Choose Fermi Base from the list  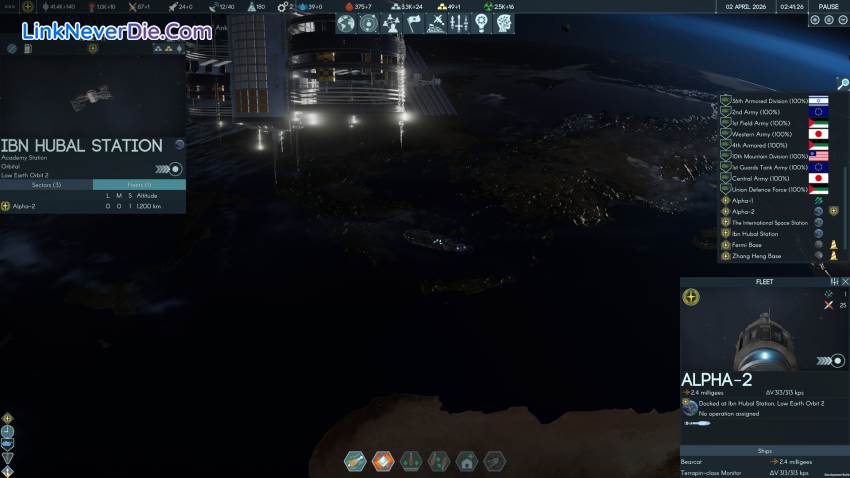pos(746,244)
